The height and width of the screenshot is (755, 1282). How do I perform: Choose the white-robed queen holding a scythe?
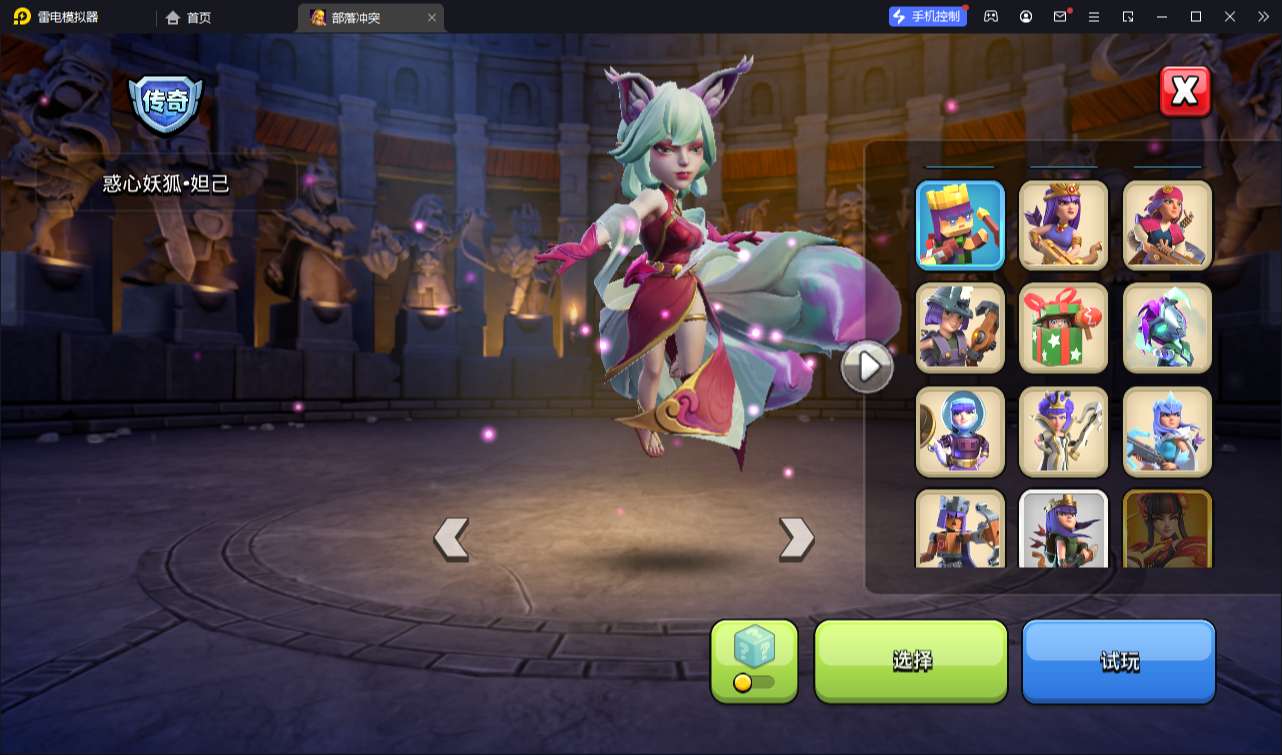point(1063,432)
